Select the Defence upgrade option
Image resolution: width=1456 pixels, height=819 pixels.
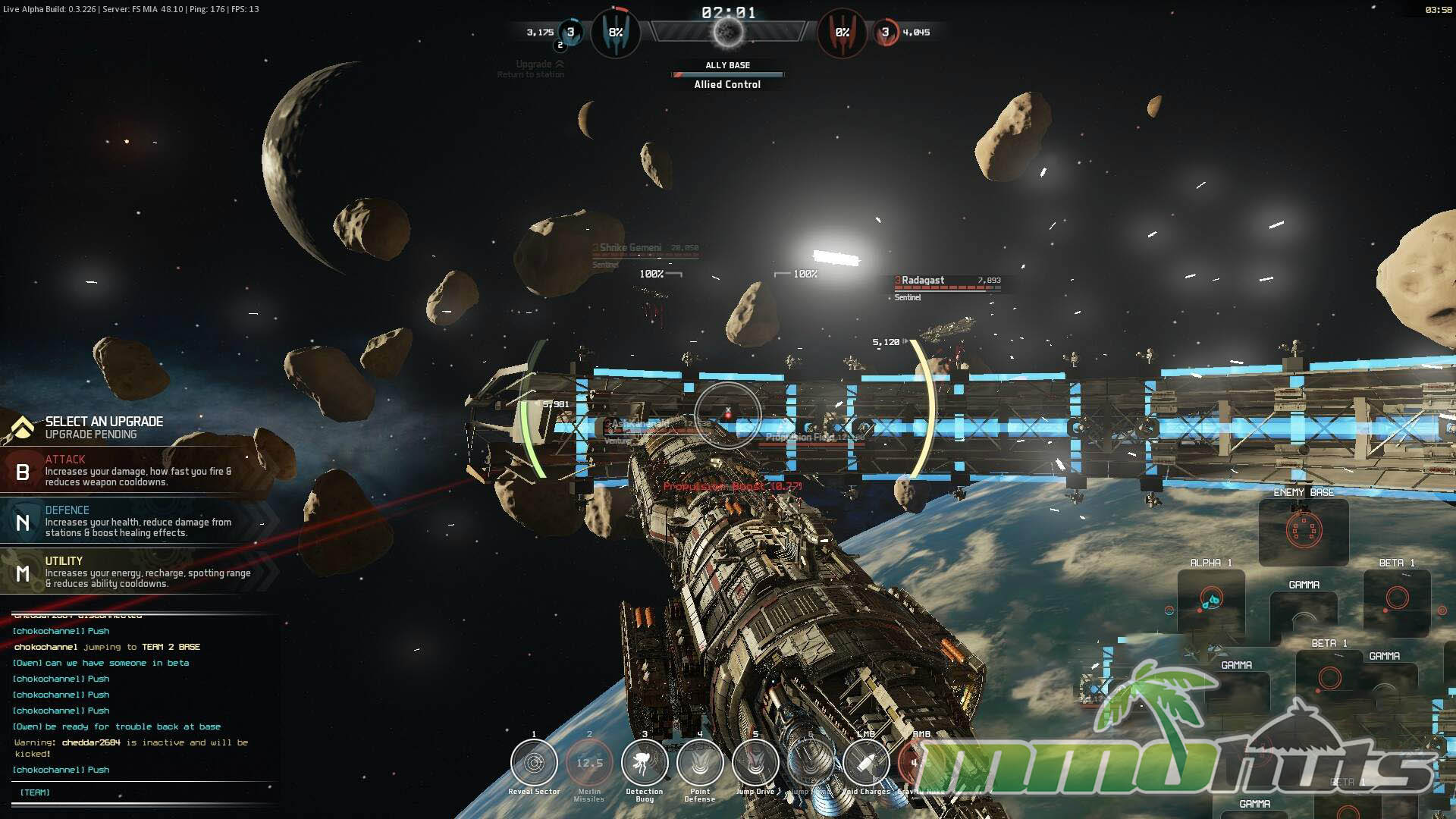click(x=136, y=522)
